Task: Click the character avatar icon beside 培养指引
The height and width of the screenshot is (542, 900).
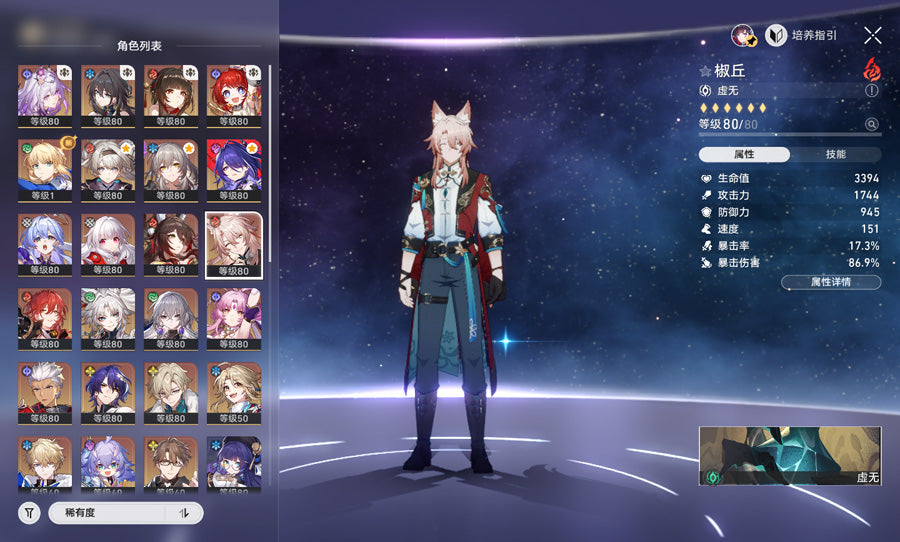Action: pyautogui.click(x=743, y=35)
